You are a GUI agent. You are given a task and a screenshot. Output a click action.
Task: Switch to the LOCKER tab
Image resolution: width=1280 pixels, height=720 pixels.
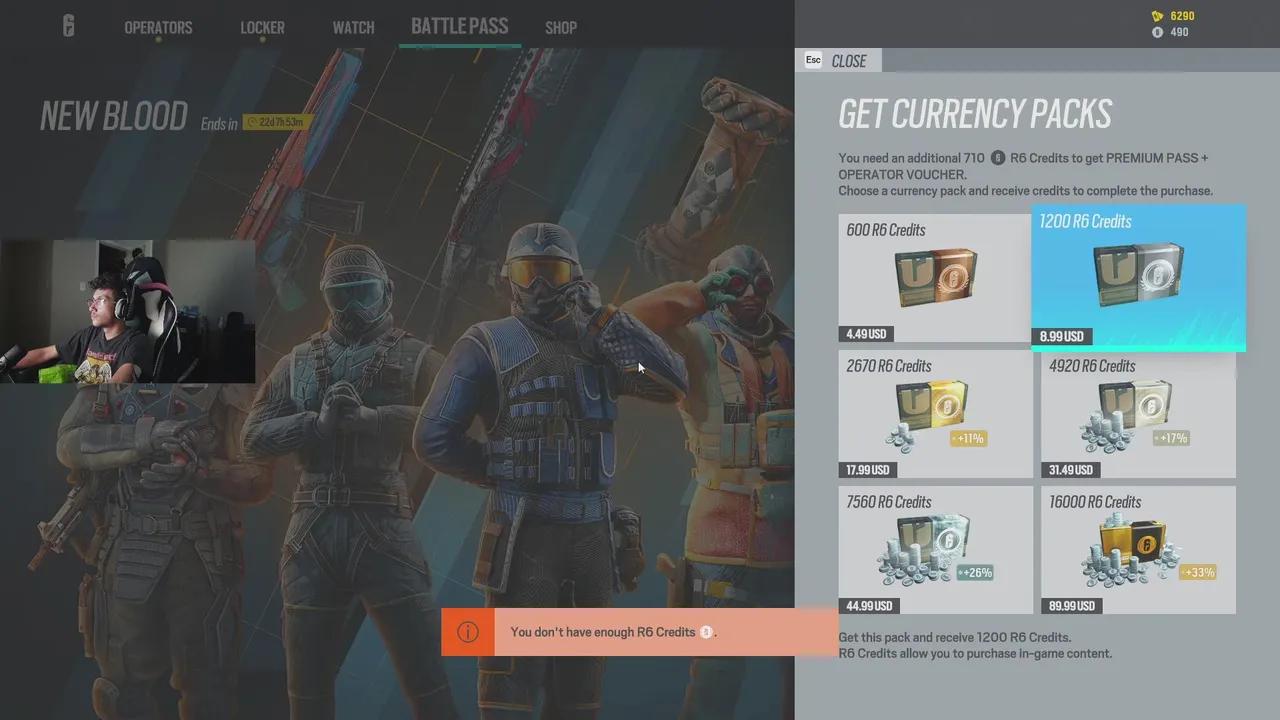click(262, 27)
